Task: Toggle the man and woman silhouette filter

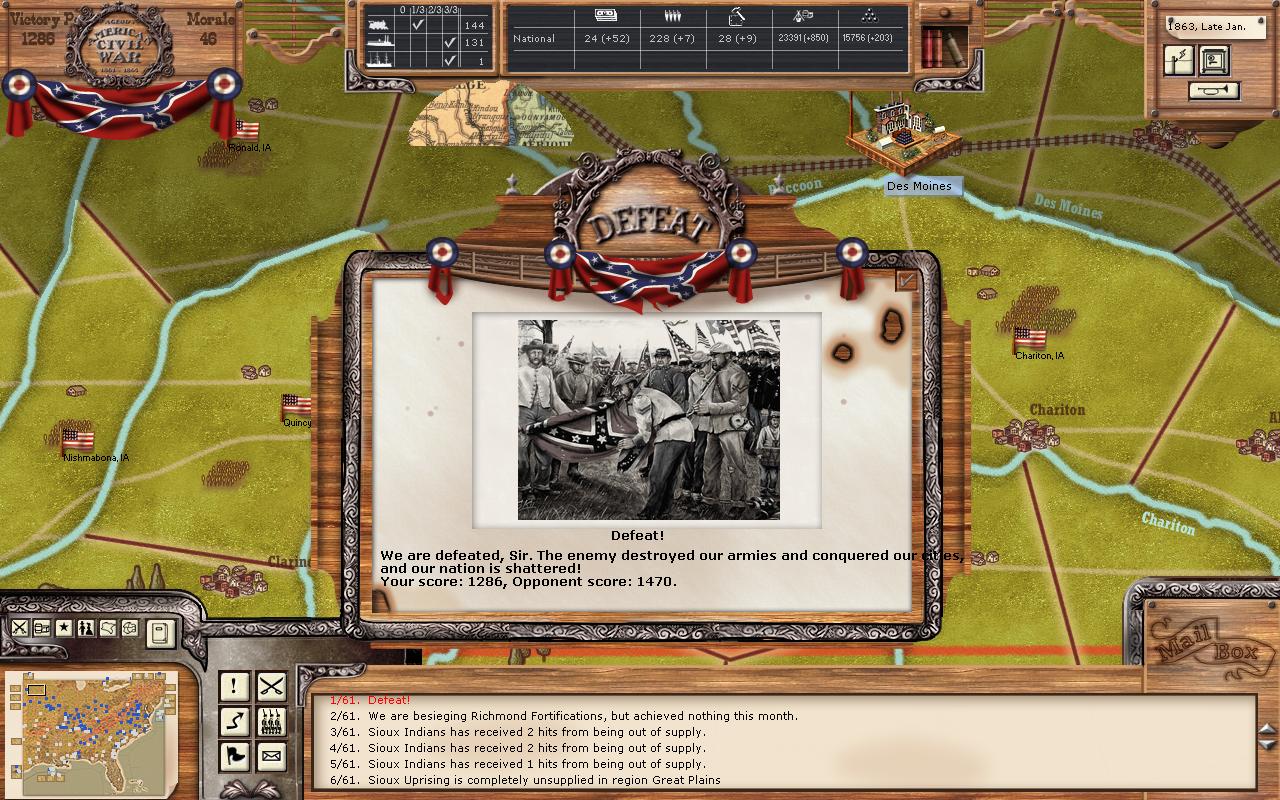Action: click(86, 628)
